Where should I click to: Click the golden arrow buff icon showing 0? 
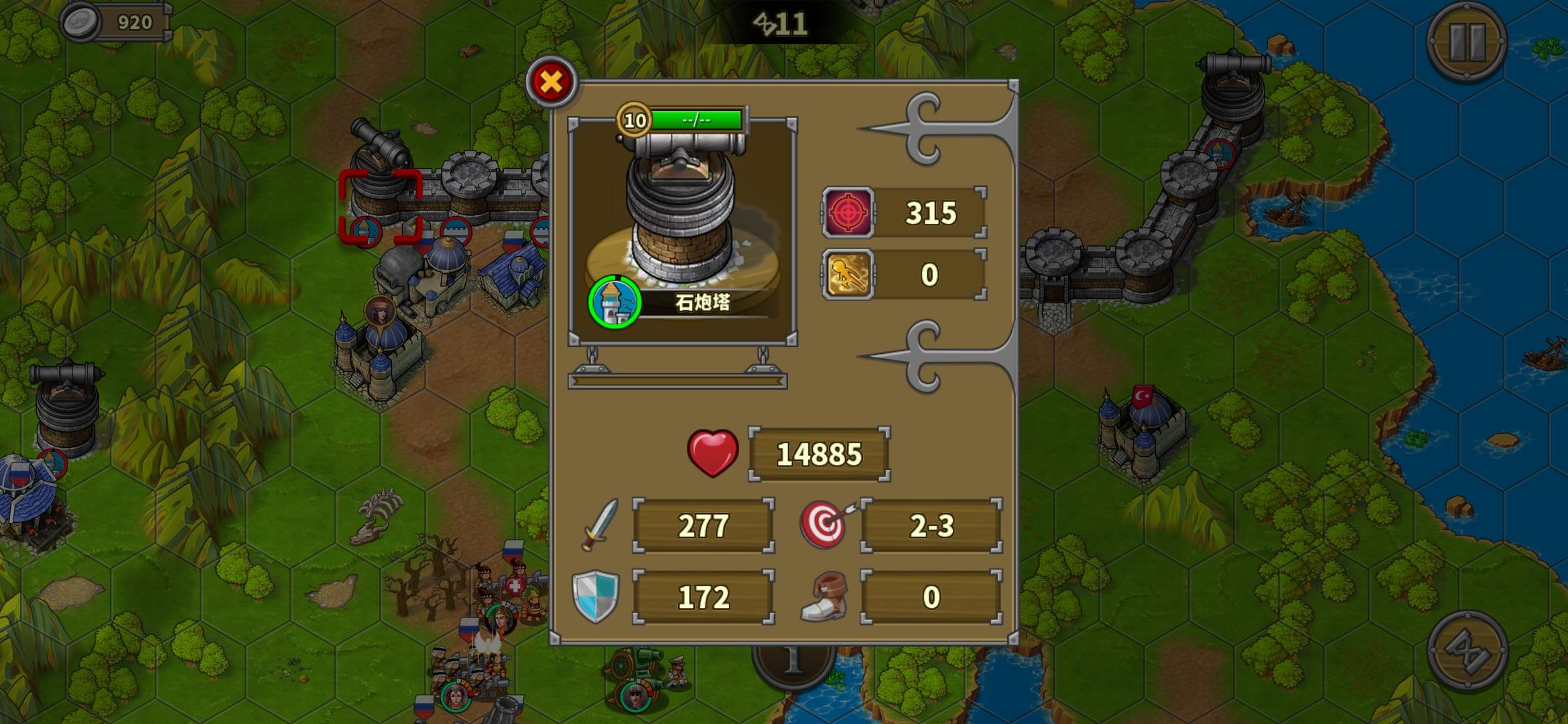[850, 274]
